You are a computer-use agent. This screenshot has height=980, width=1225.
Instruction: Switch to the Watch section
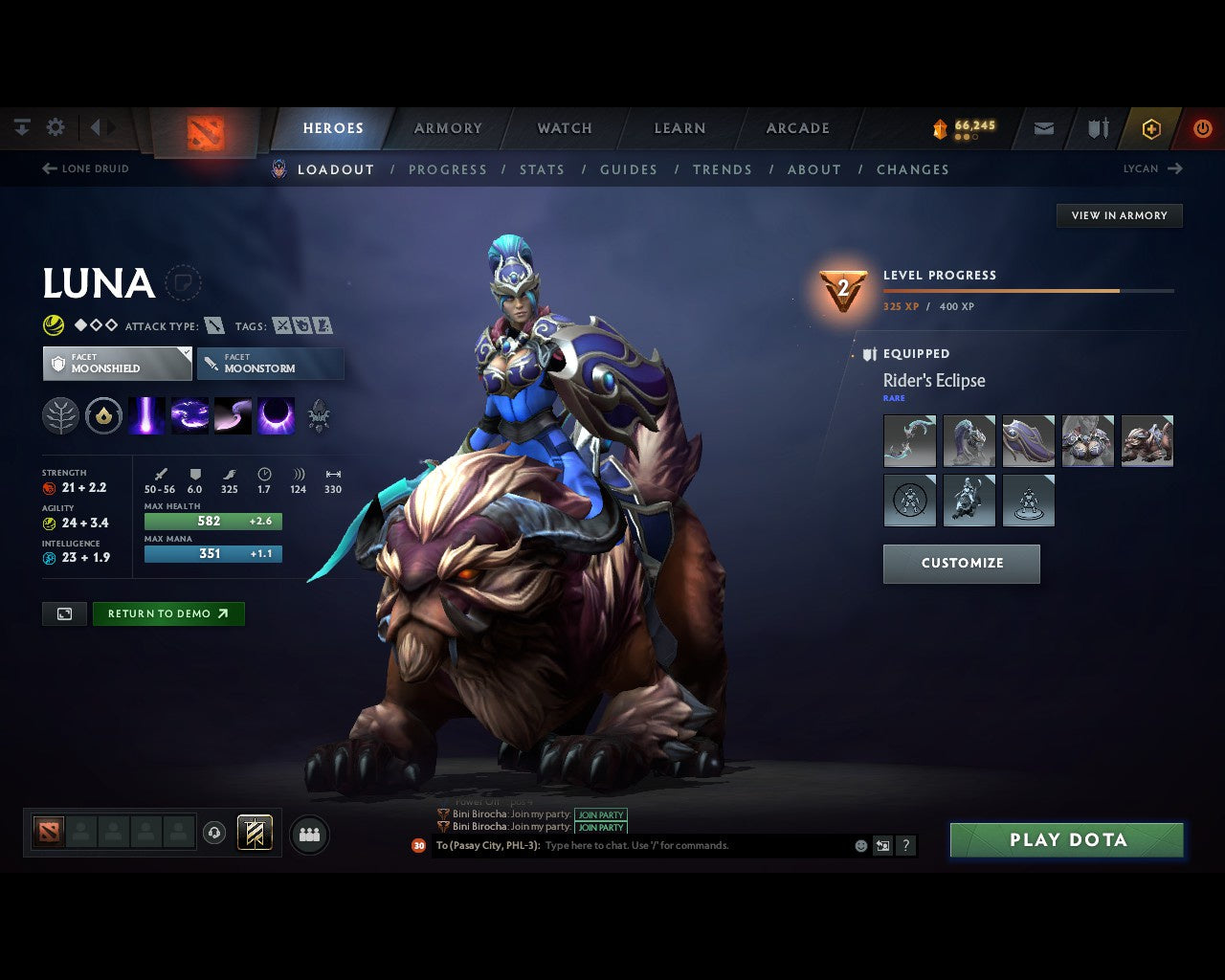click(x=565, y=128)
